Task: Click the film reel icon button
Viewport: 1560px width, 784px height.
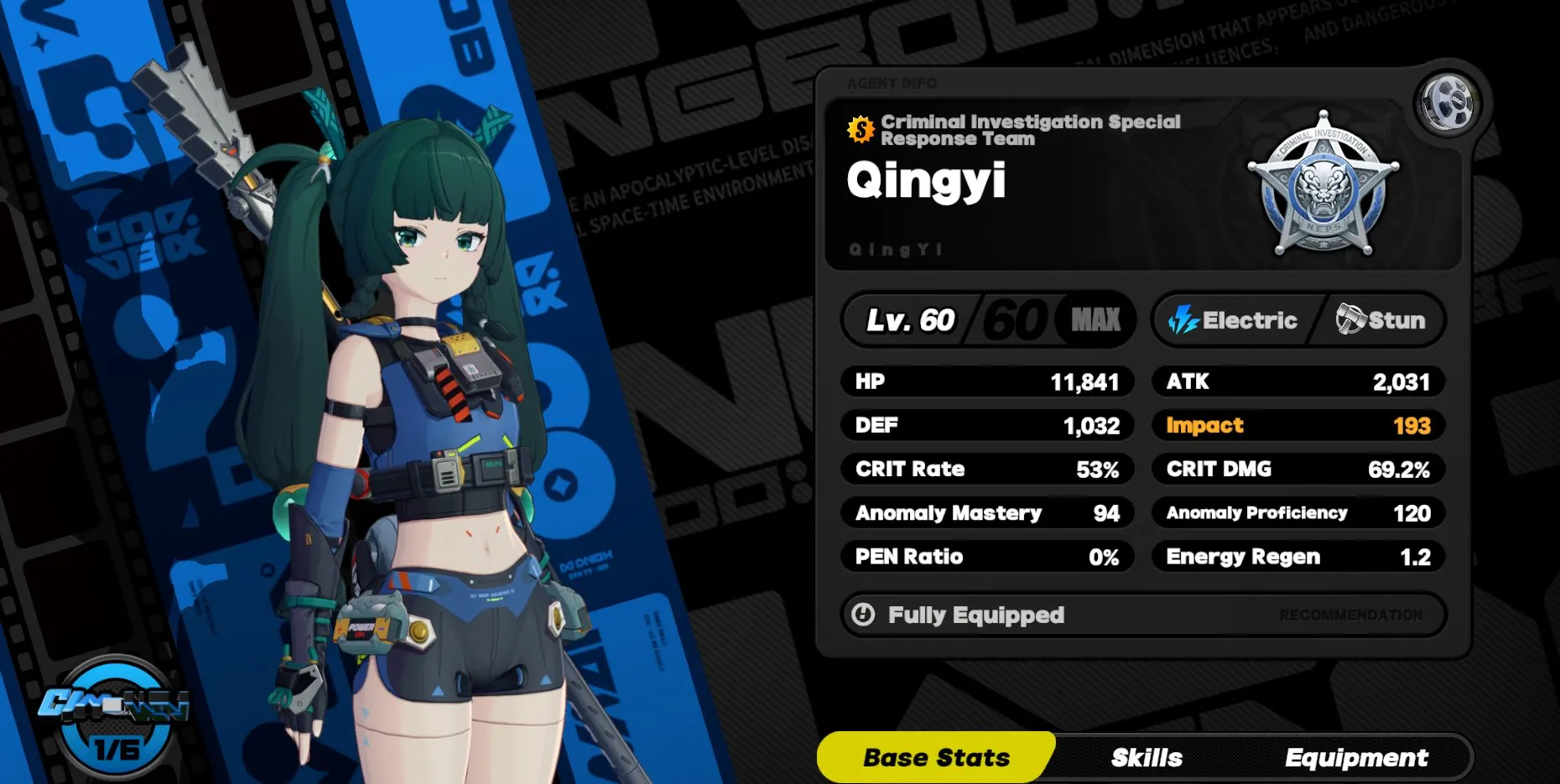Action: pyautogui.click(x=1447, y=103)
